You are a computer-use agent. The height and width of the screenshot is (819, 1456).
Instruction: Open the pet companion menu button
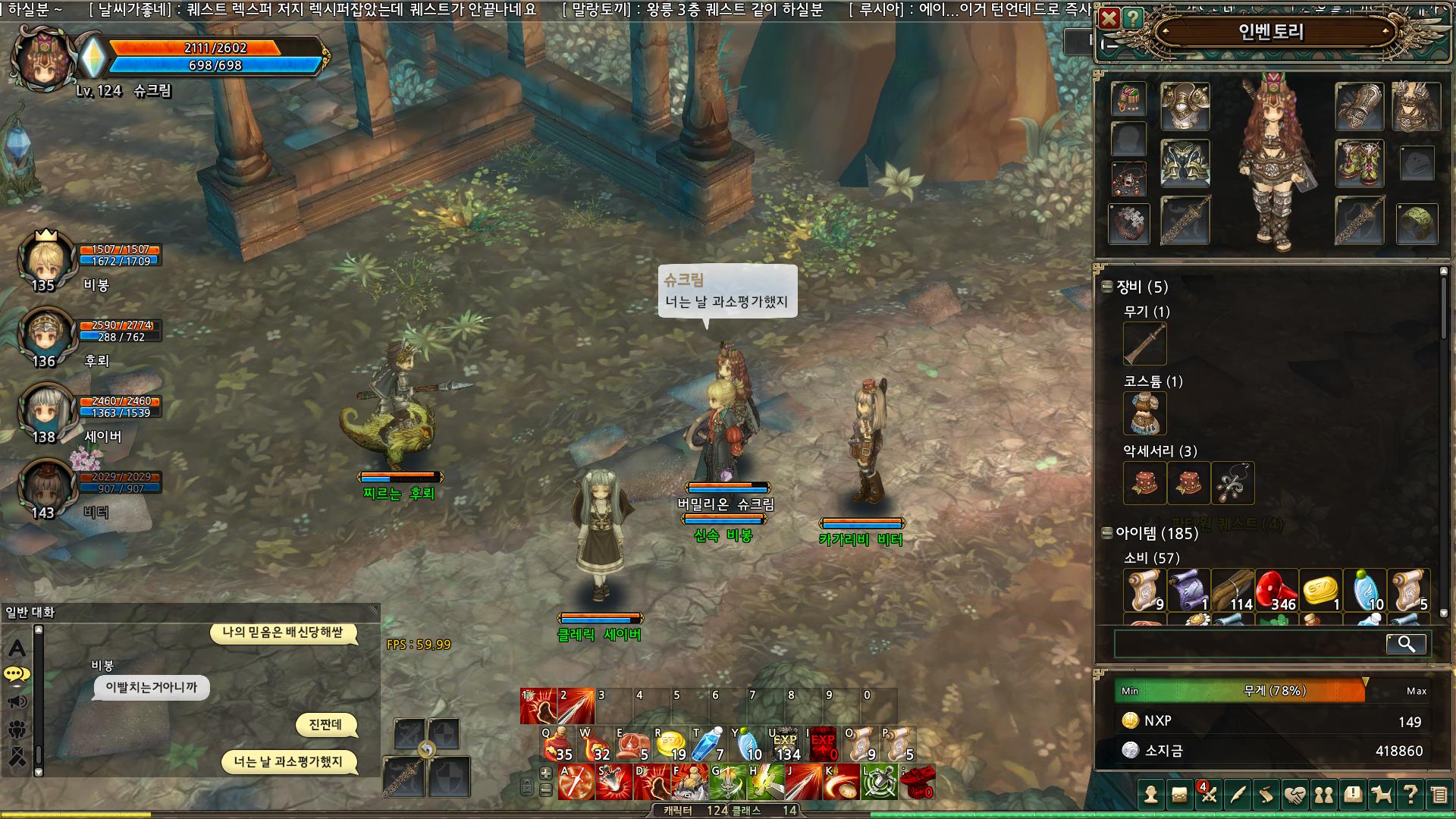1382,795
